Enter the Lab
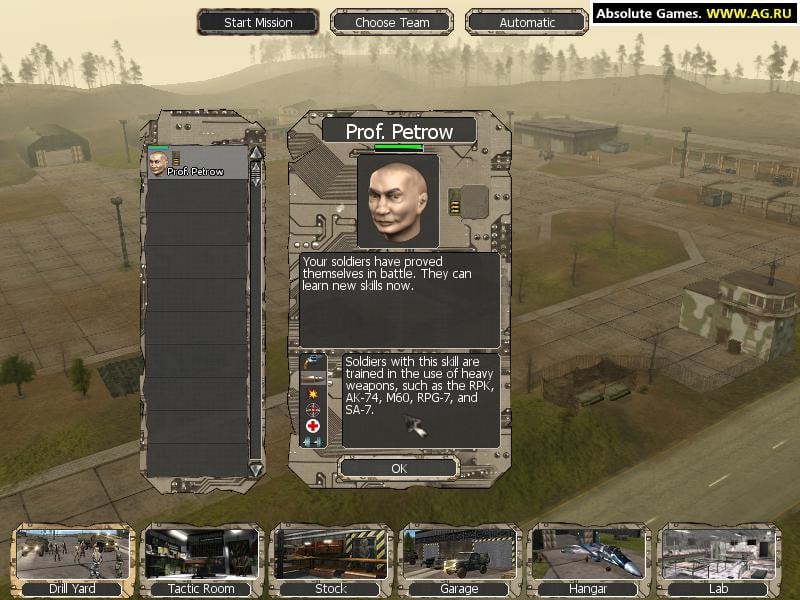The width and height of the screenshot is (800, 600). tap(718, 560)
